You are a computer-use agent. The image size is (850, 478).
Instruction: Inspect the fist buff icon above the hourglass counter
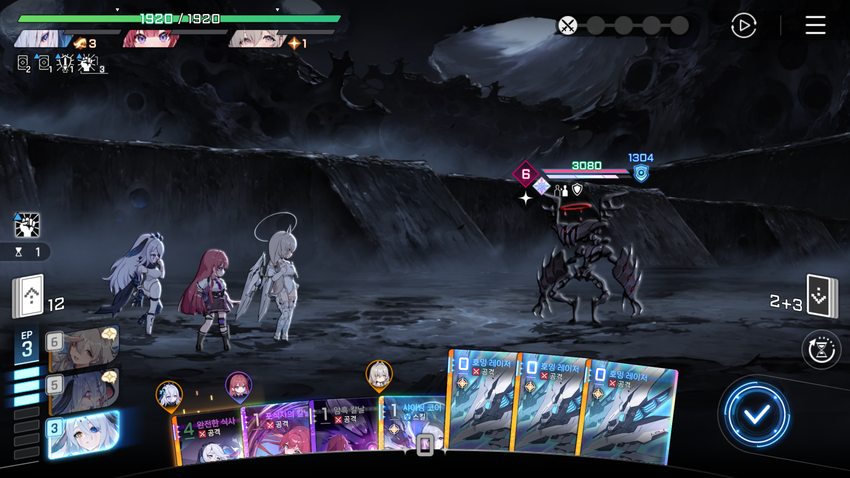27,225
